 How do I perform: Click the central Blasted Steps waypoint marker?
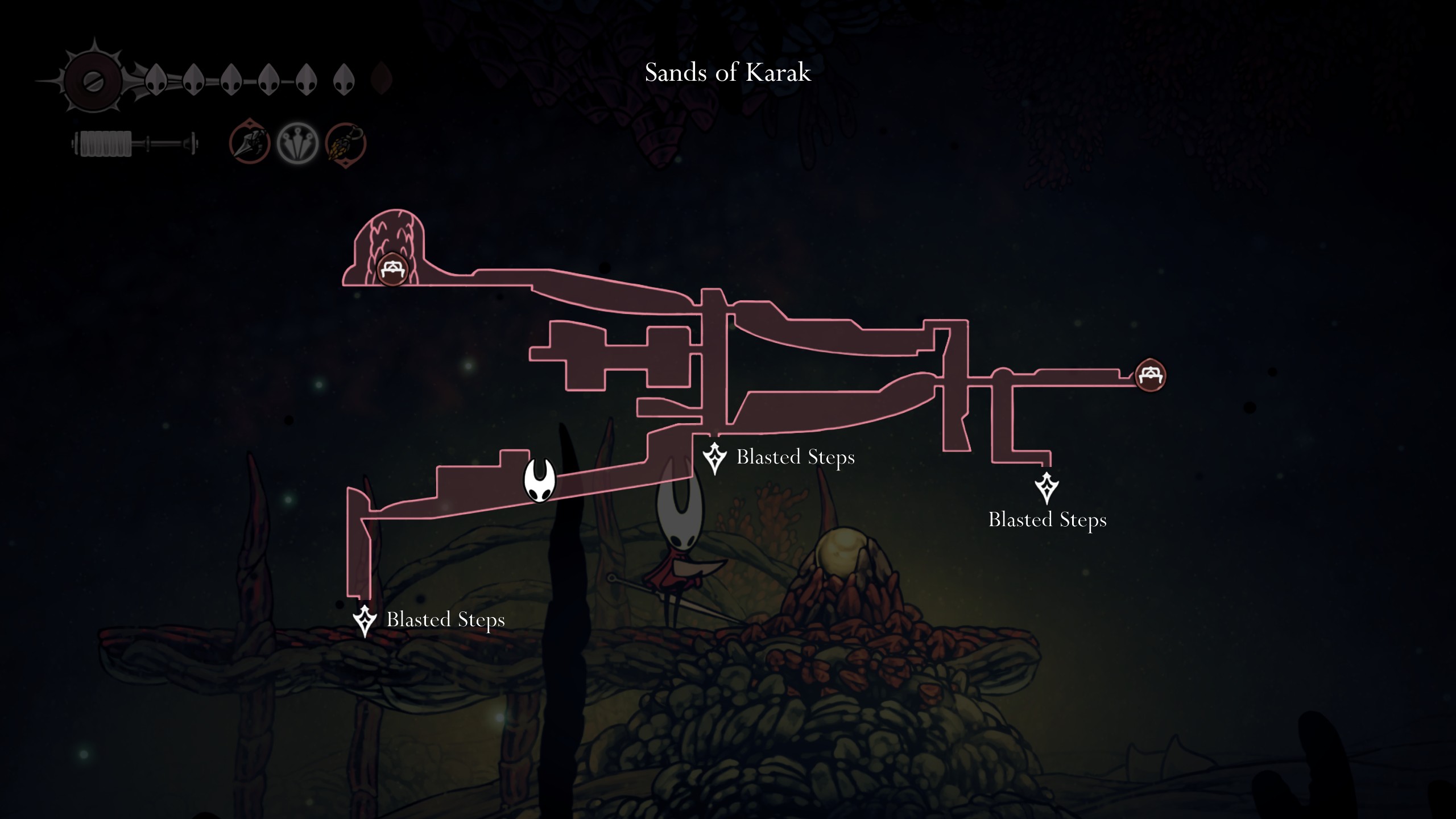point(714,457)
